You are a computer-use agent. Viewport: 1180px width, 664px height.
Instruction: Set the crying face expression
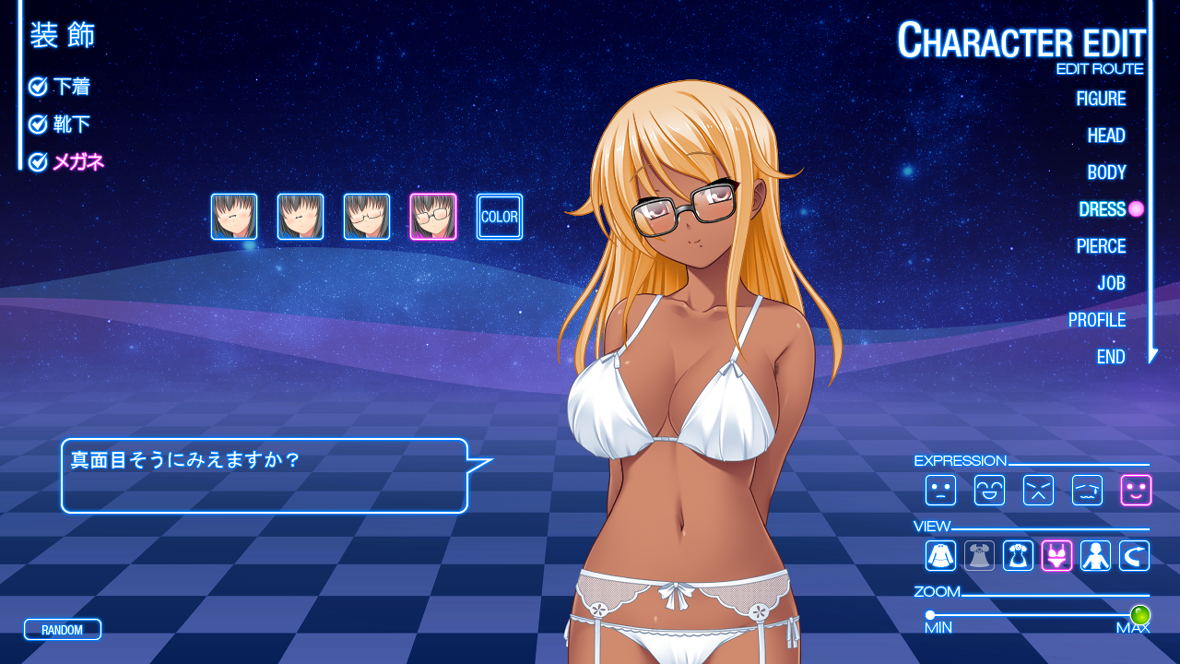1087,490
